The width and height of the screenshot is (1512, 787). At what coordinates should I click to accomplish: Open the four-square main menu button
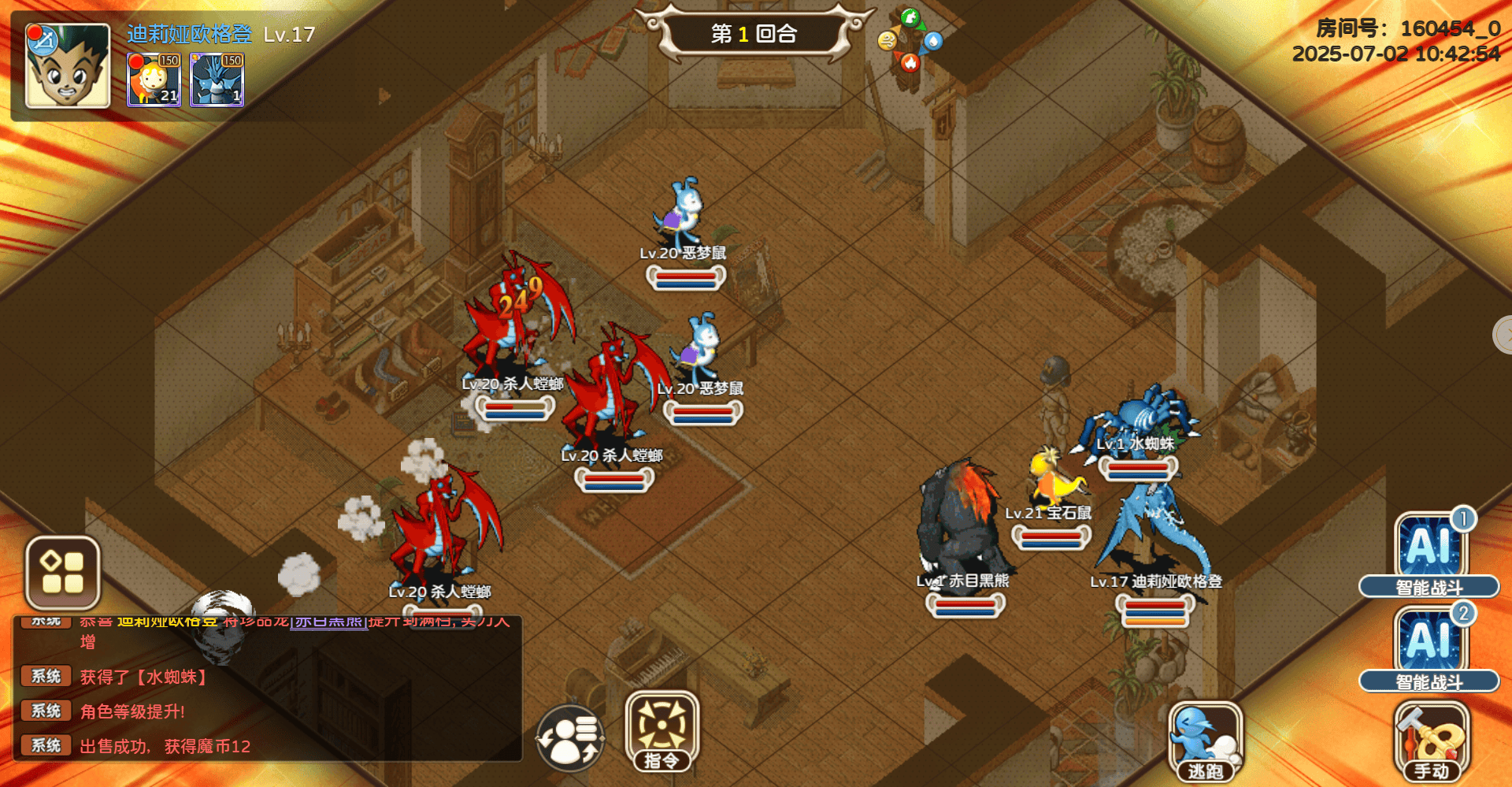click(63, 573)
